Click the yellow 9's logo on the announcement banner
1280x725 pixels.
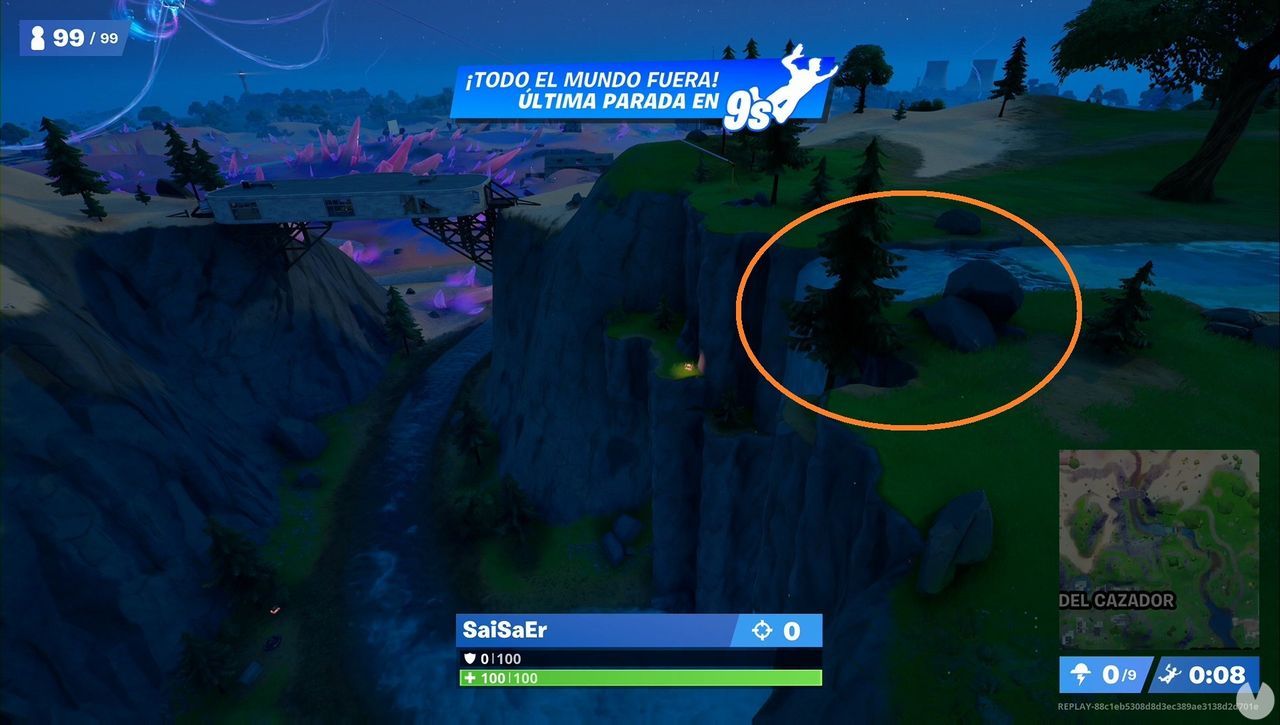pos(750,104)
